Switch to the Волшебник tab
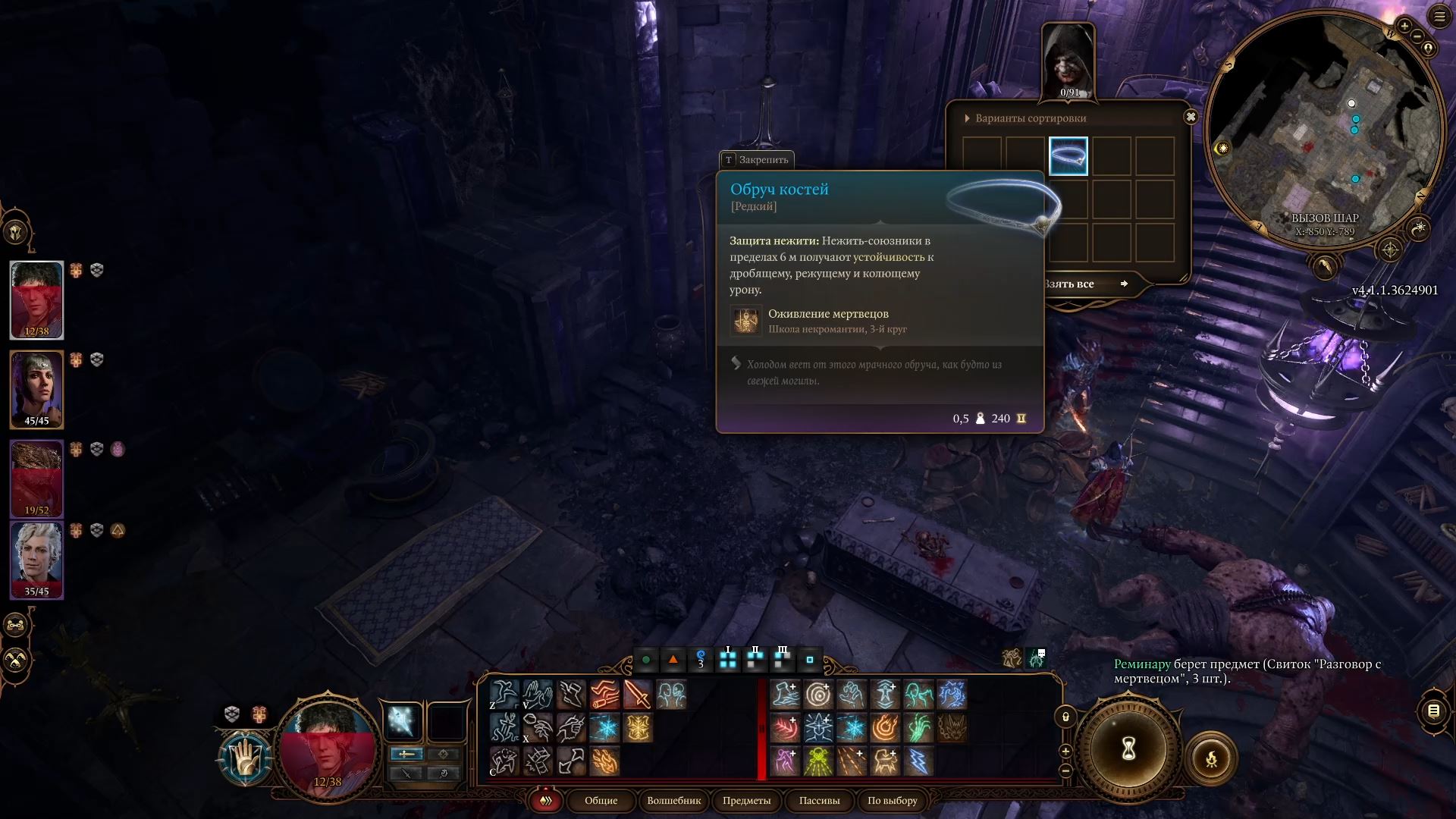Image resolution: width=1456 pixels, height=819 pixels. click(x=673, y=801)
